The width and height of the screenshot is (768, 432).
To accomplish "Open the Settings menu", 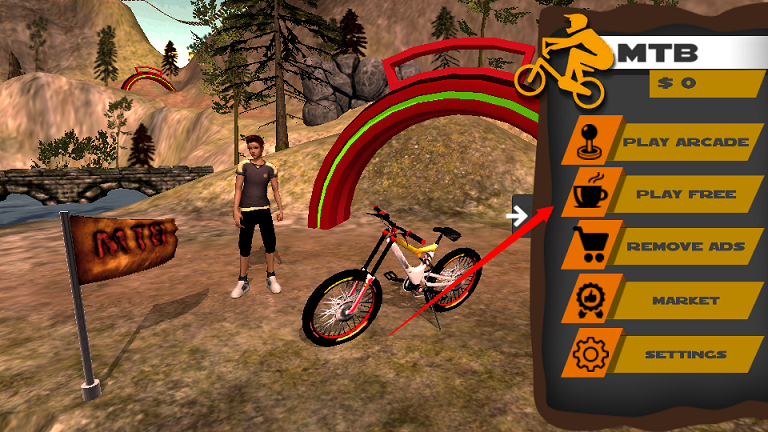I will click(x=686, y=354).
